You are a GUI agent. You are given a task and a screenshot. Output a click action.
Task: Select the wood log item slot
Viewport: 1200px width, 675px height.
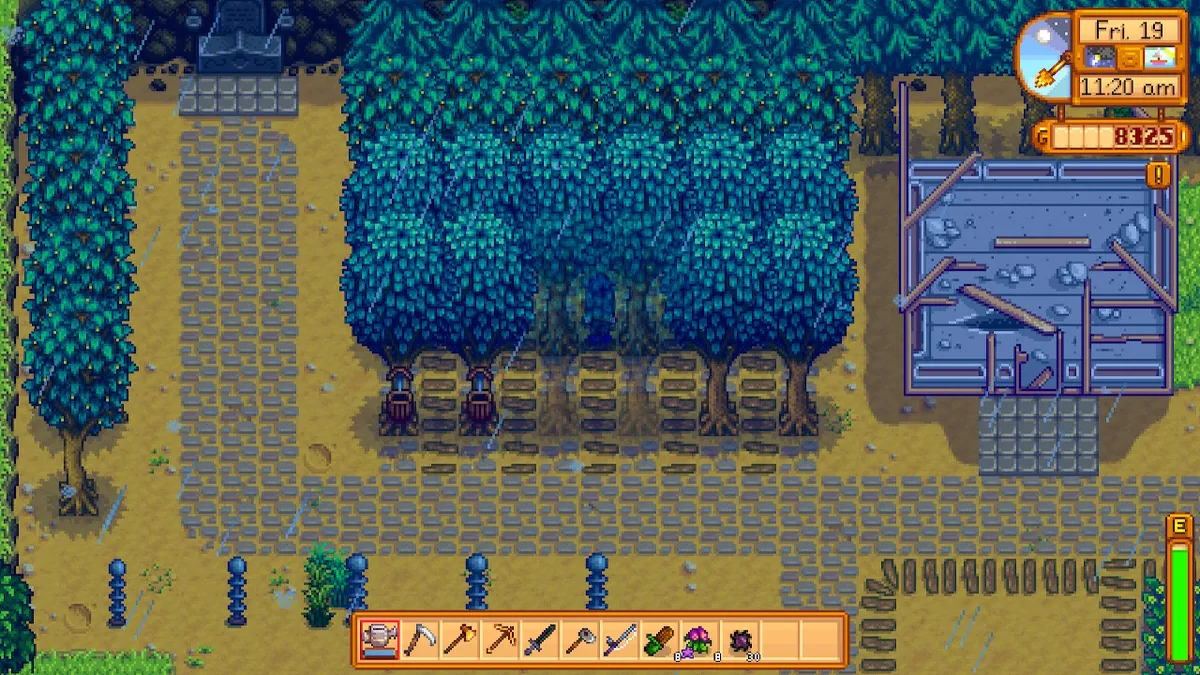[x=659, y=640]
